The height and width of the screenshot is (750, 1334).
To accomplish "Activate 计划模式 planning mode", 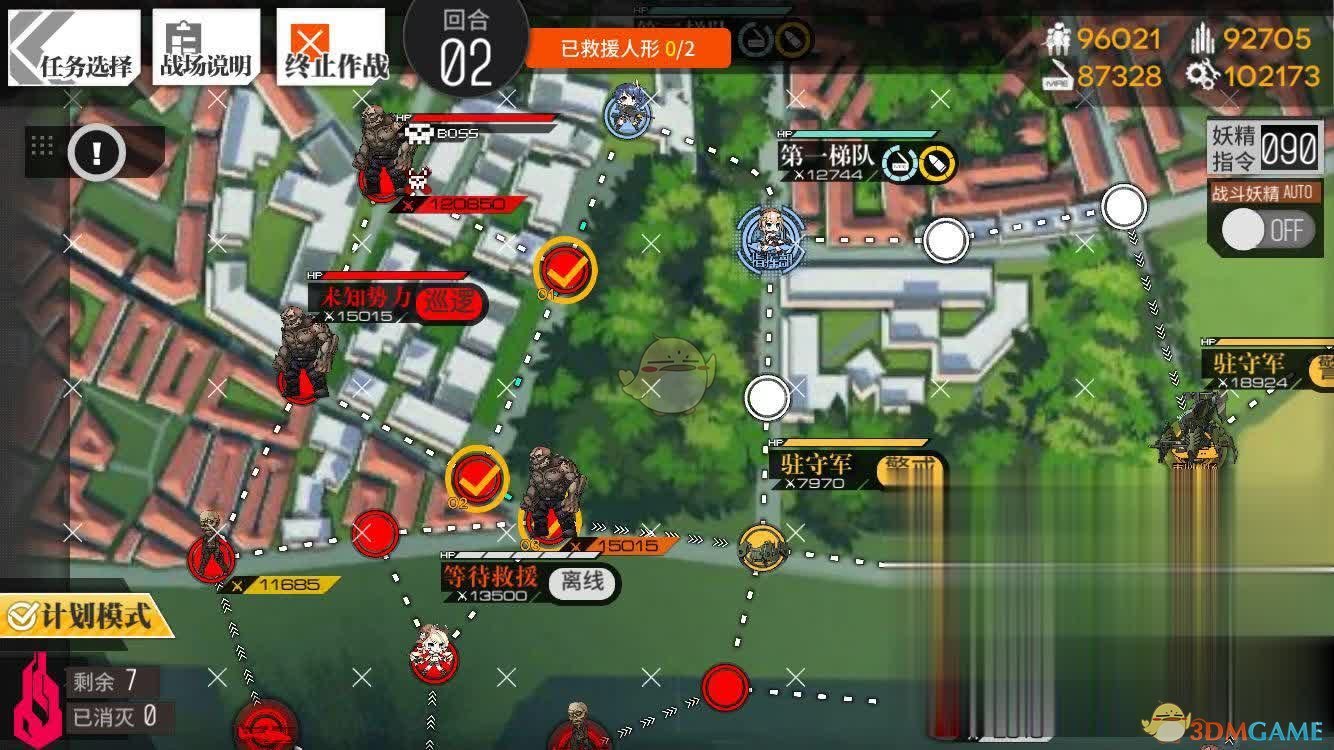I will click(x=85, y=617).
